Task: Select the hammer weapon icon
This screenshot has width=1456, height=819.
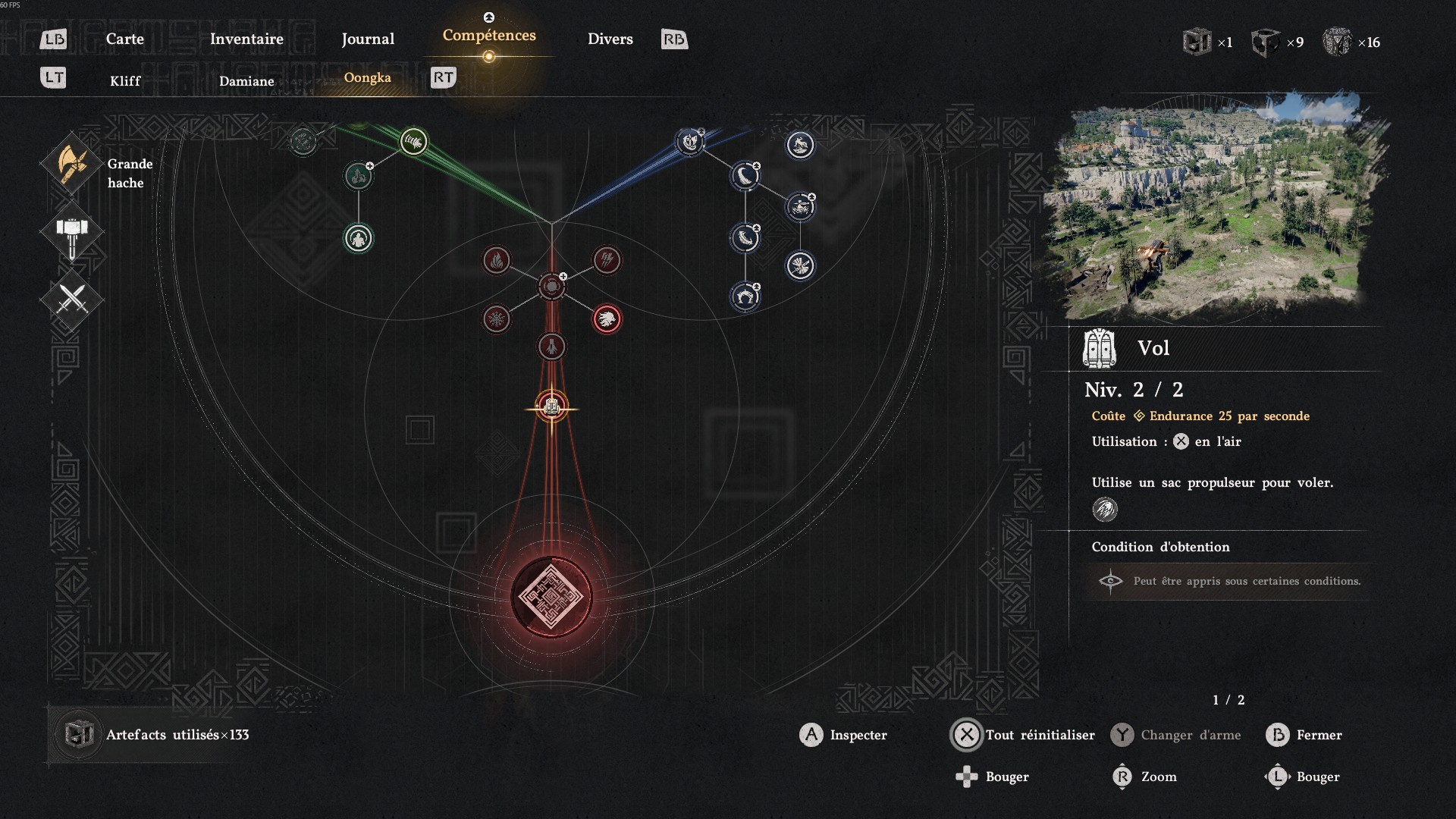Action: pyautogui.click(x=71, y=232)
